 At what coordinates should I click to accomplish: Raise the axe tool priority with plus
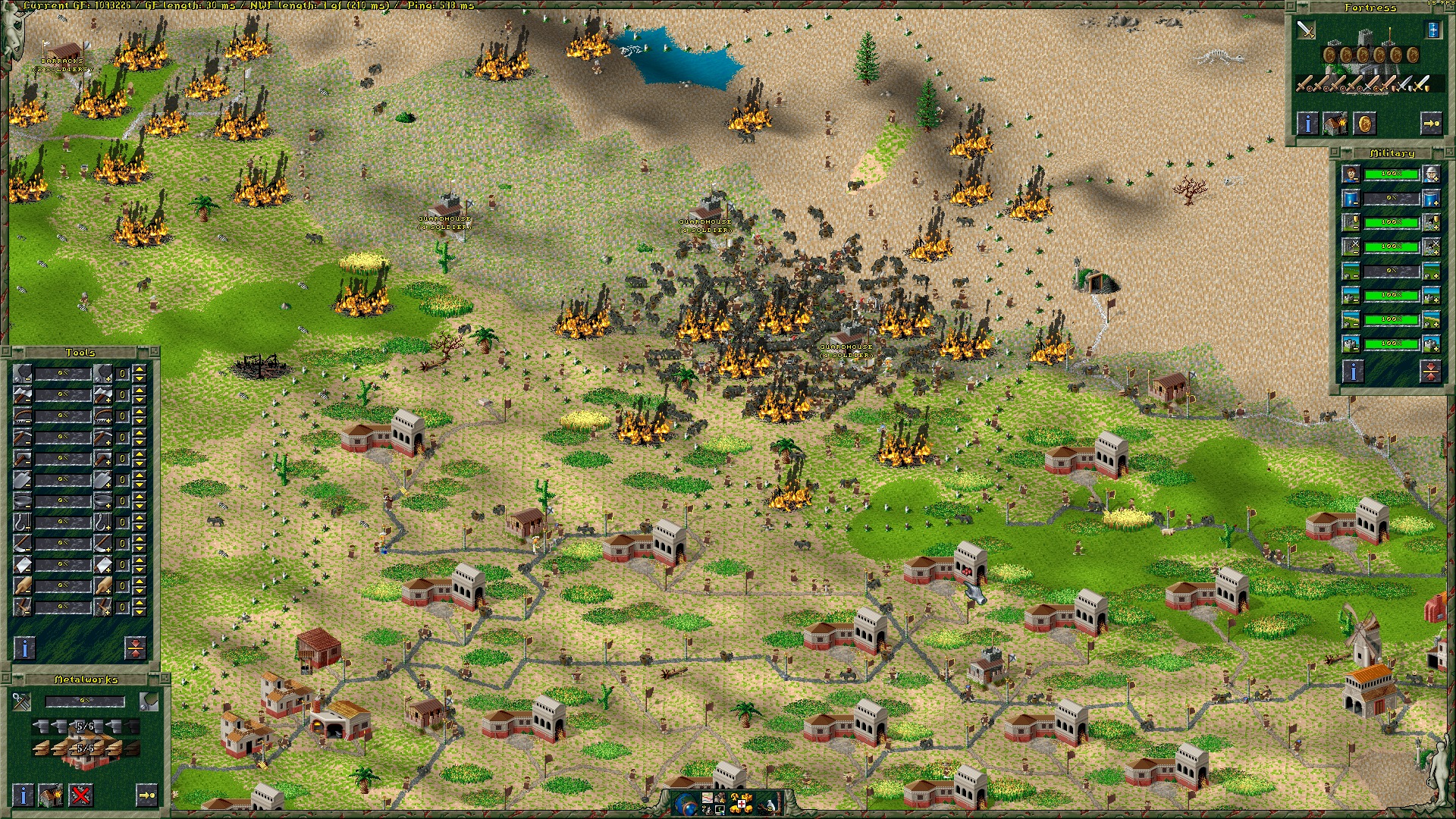(x=103, y=395)
